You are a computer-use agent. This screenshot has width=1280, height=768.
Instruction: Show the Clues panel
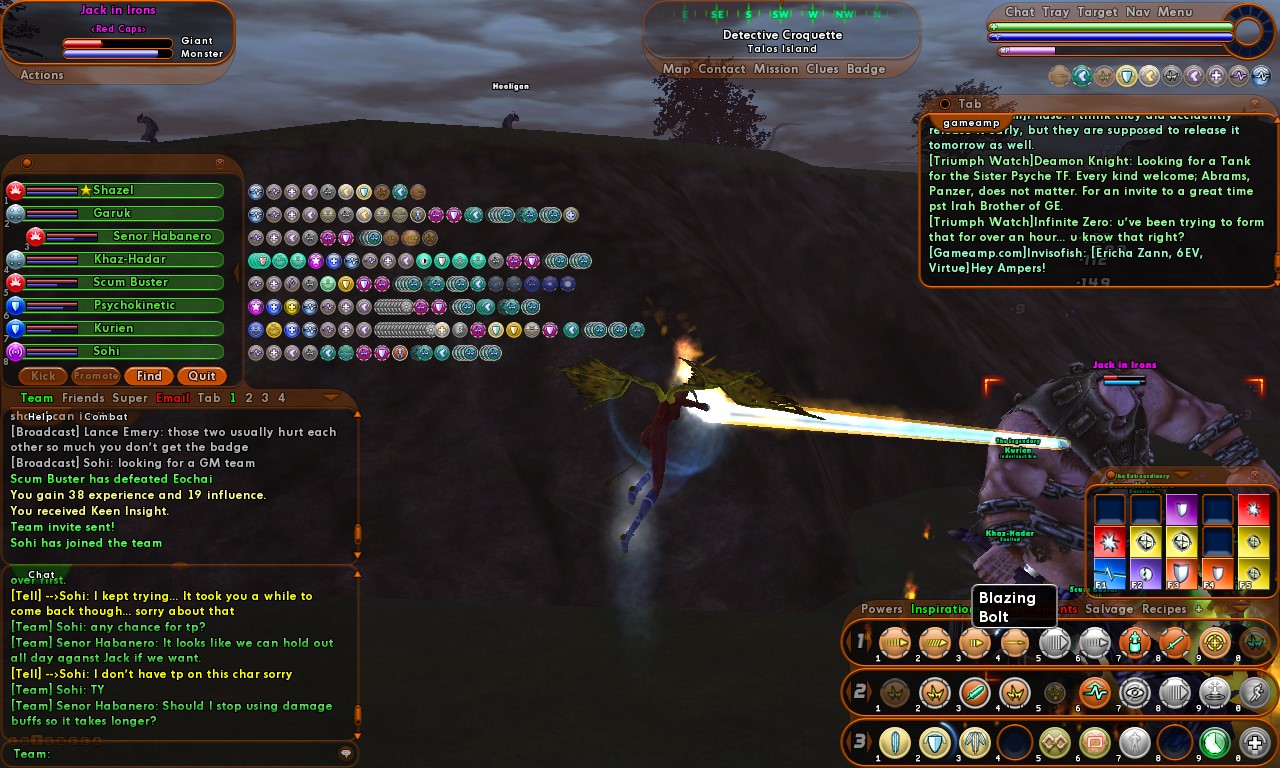[x=822, y=69]
